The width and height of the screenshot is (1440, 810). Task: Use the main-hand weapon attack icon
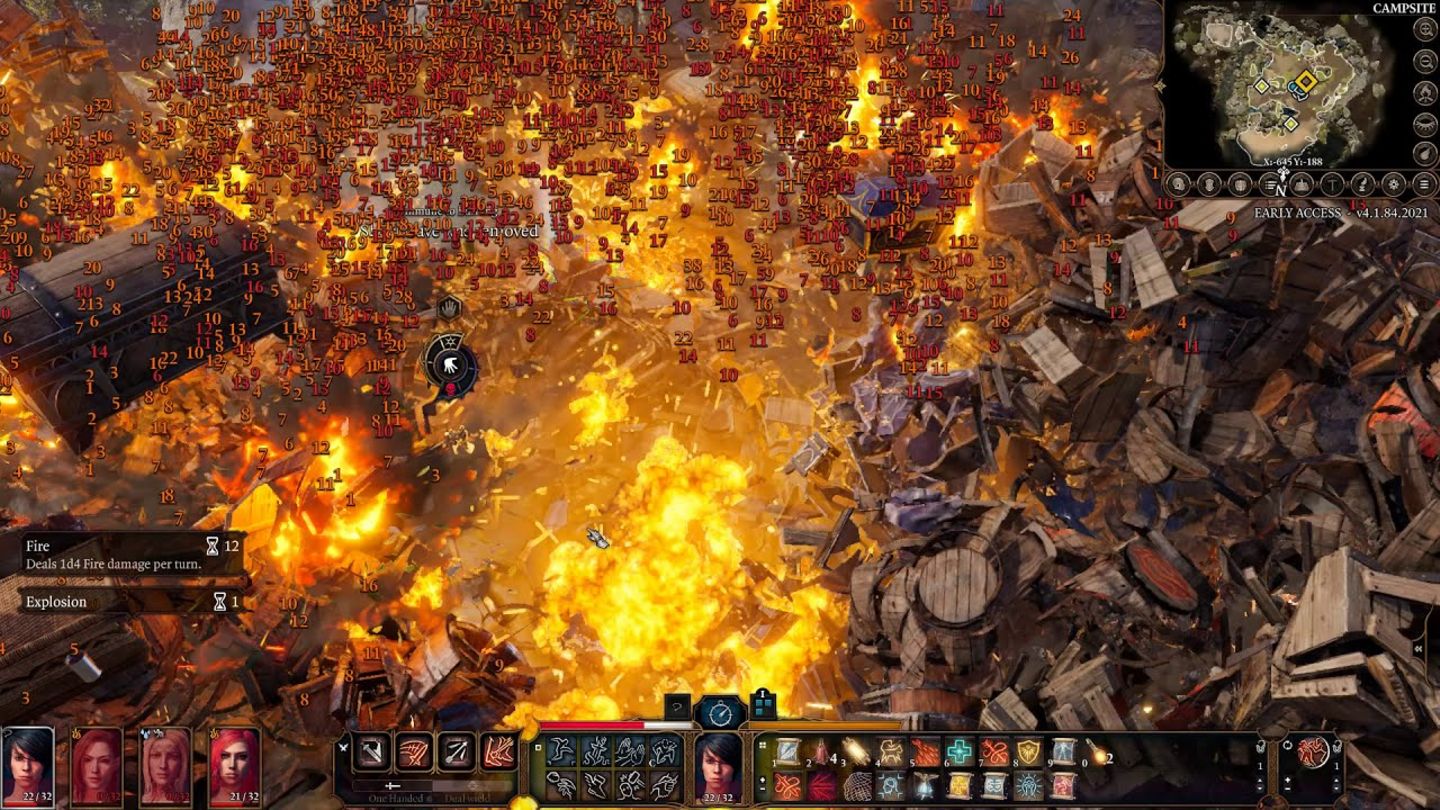click(371, 751)
